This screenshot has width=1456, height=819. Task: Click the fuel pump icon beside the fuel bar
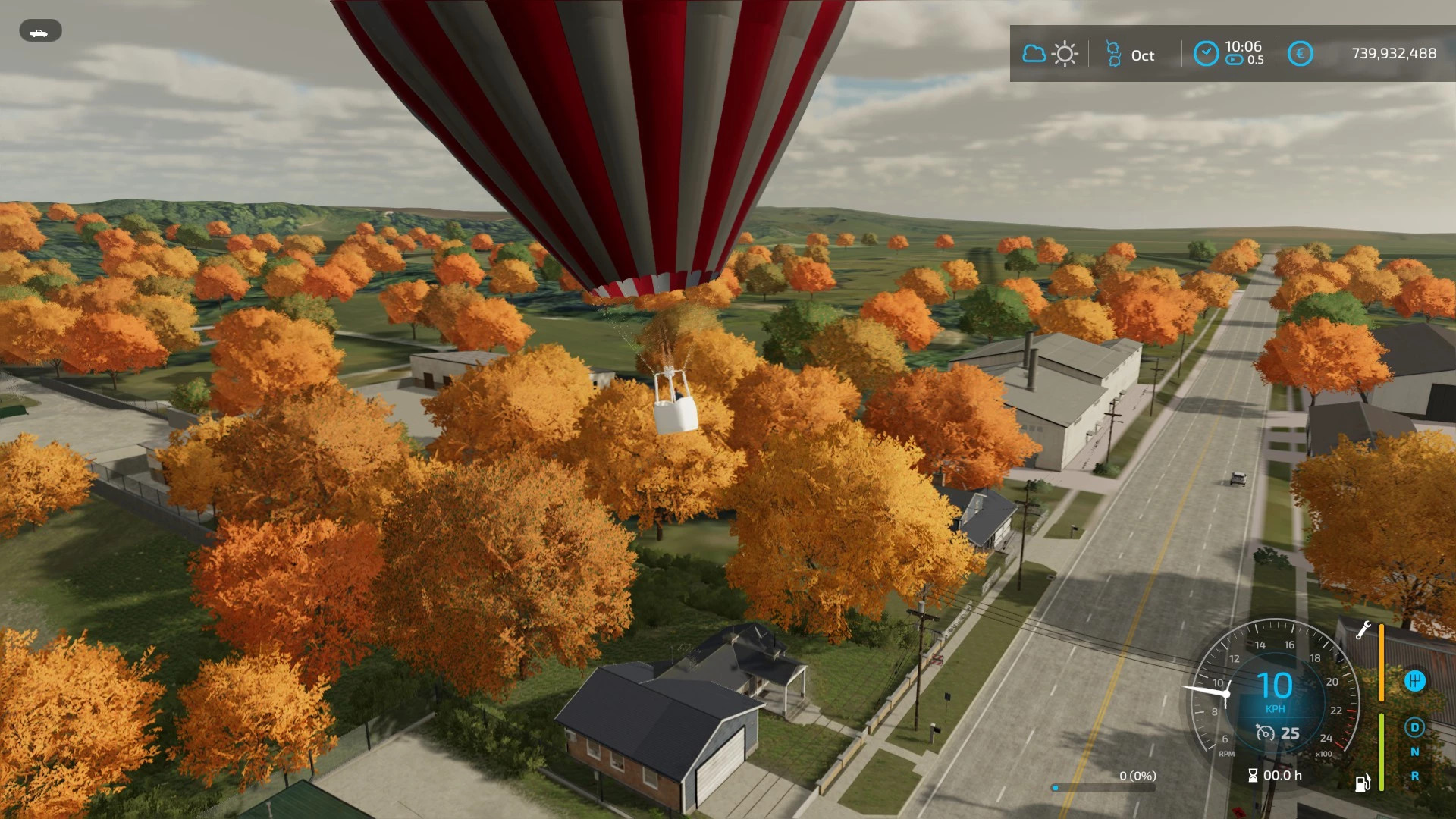coord(1363,783)
